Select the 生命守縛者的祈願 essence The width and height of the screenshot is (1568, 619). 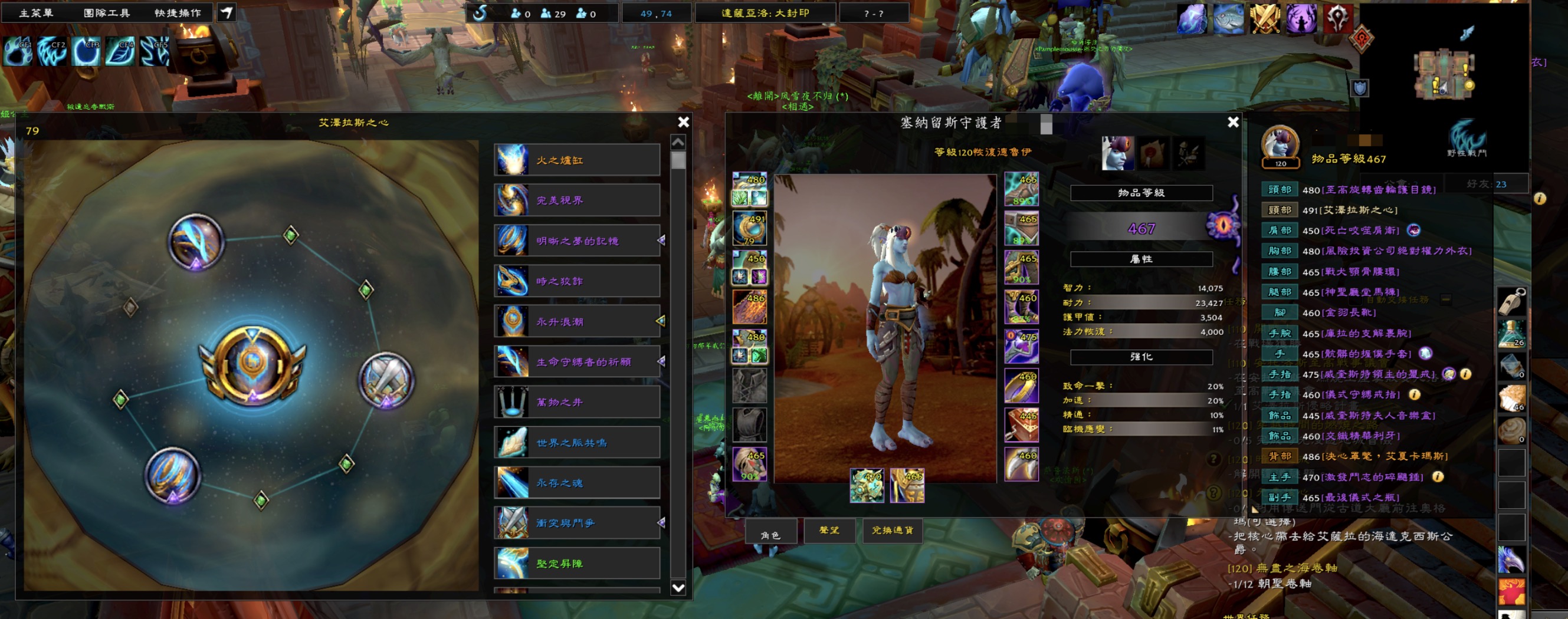click(x=577, y=362)
